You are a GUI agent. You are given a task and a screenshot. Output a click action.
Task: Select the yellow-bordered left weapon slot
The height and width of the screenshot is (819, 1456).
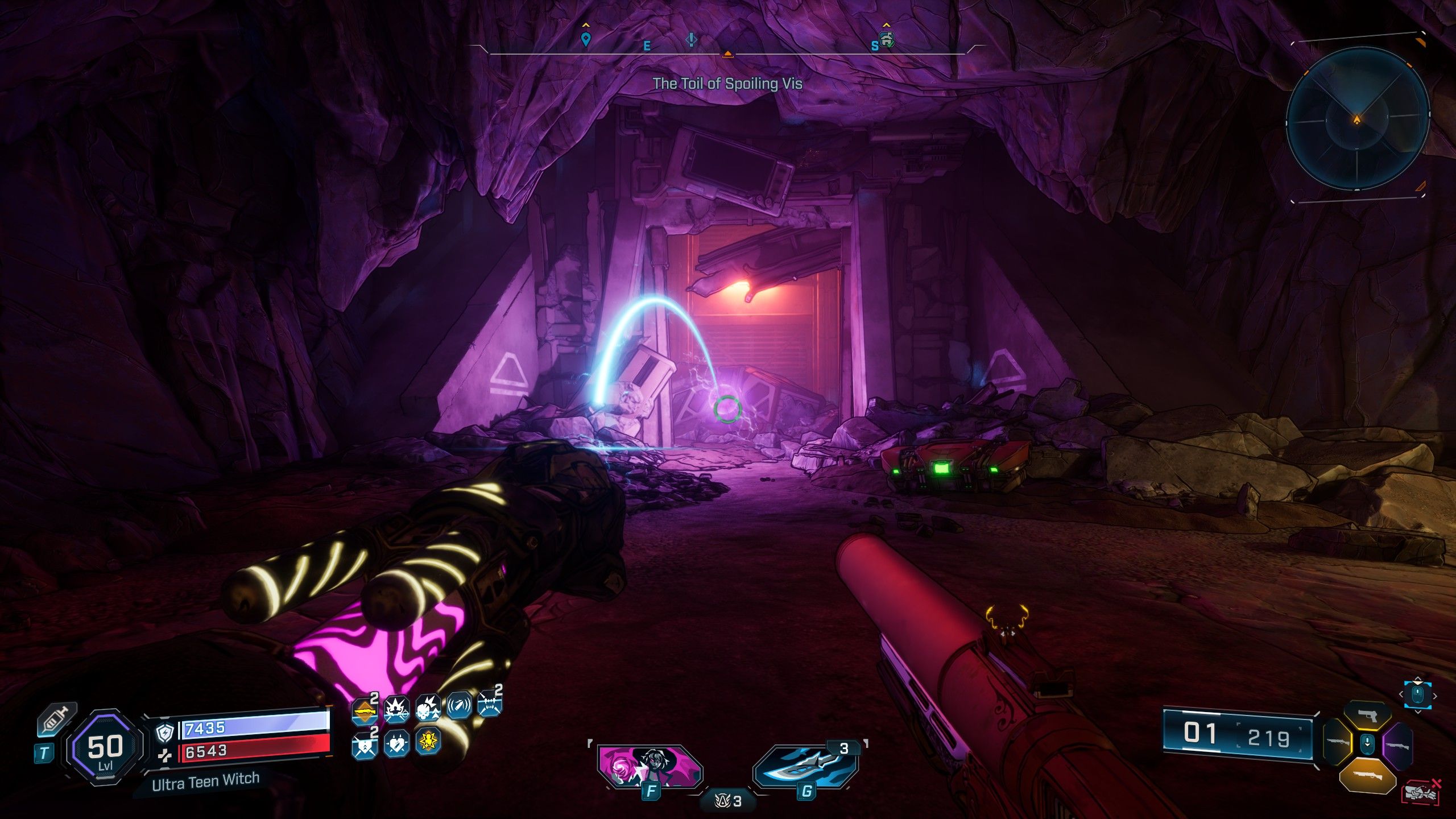tap(1338, 743)
